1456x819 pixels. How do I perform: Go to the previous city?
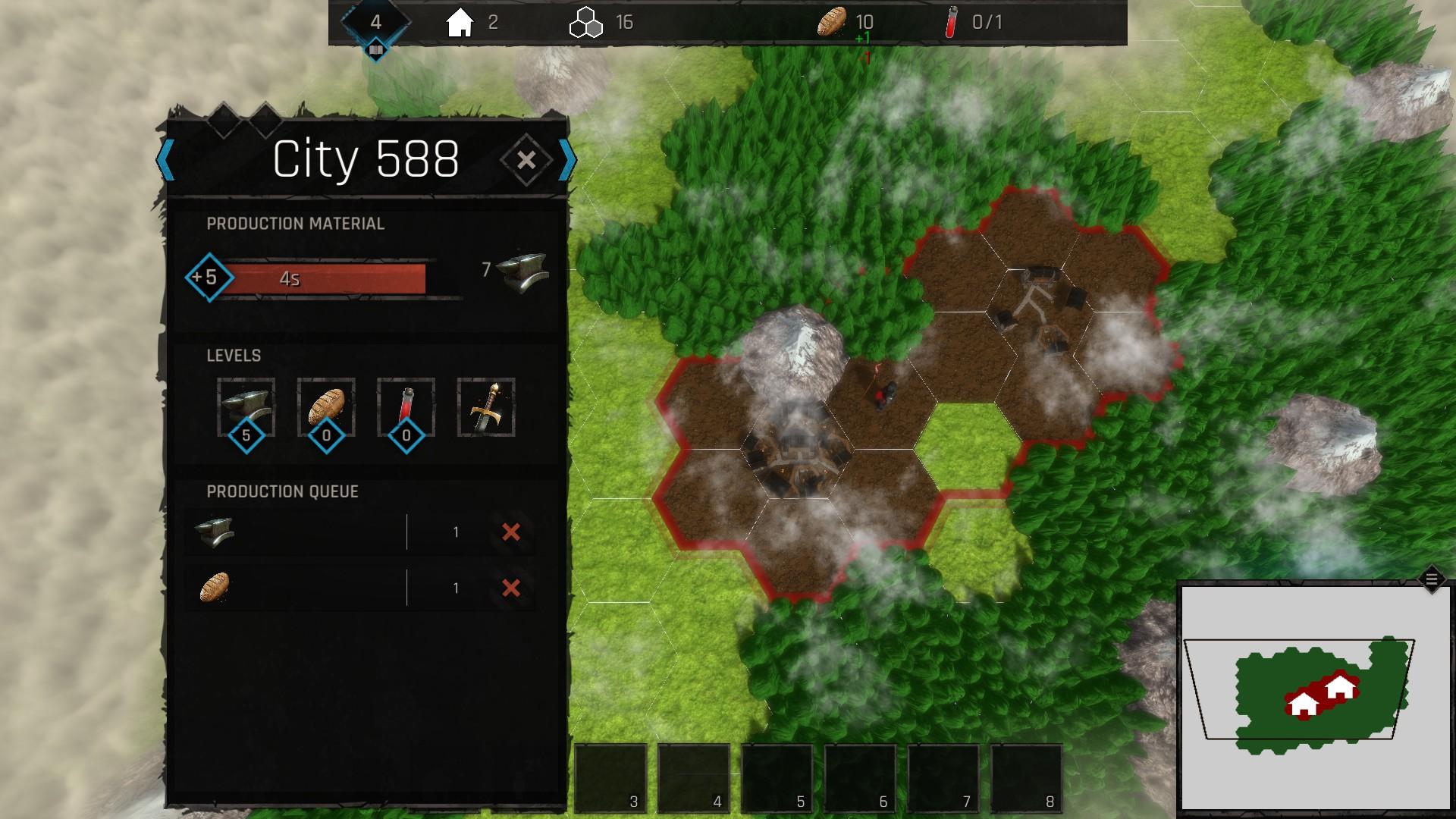click(x=165, y=160)
